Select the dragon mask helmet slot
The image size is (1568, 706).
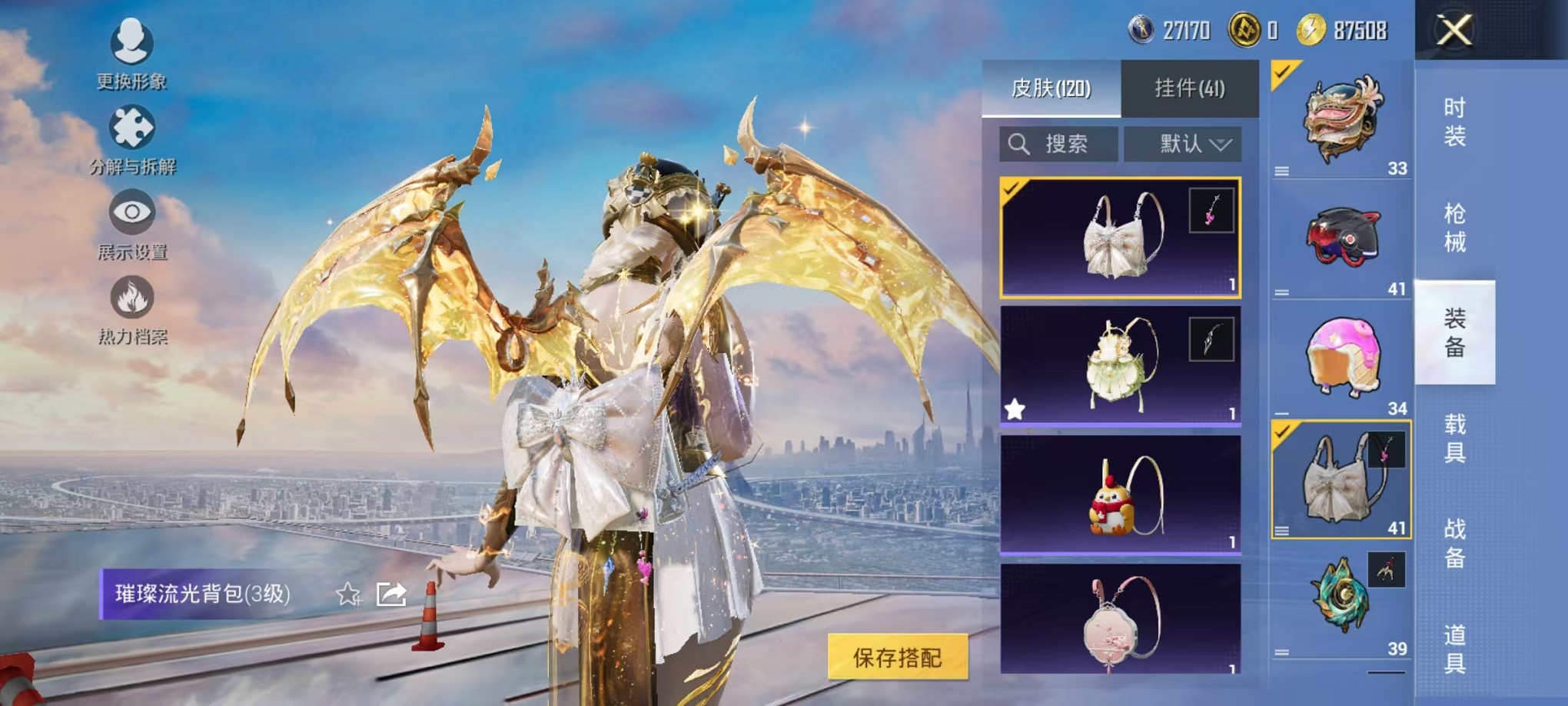pos(1342,119)
